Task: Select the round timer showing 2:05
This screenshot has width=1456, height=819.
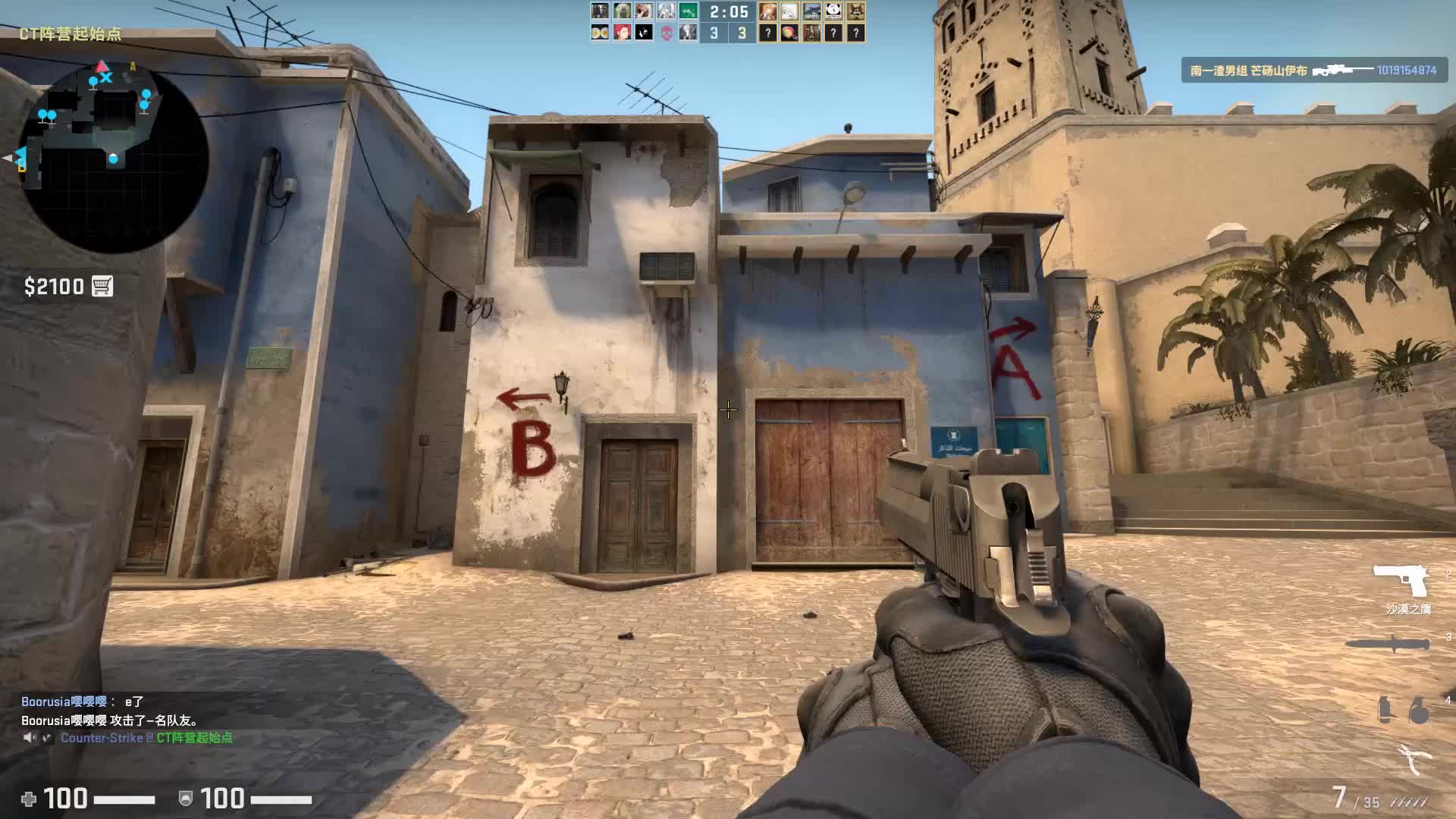Action: click(730, 12)
